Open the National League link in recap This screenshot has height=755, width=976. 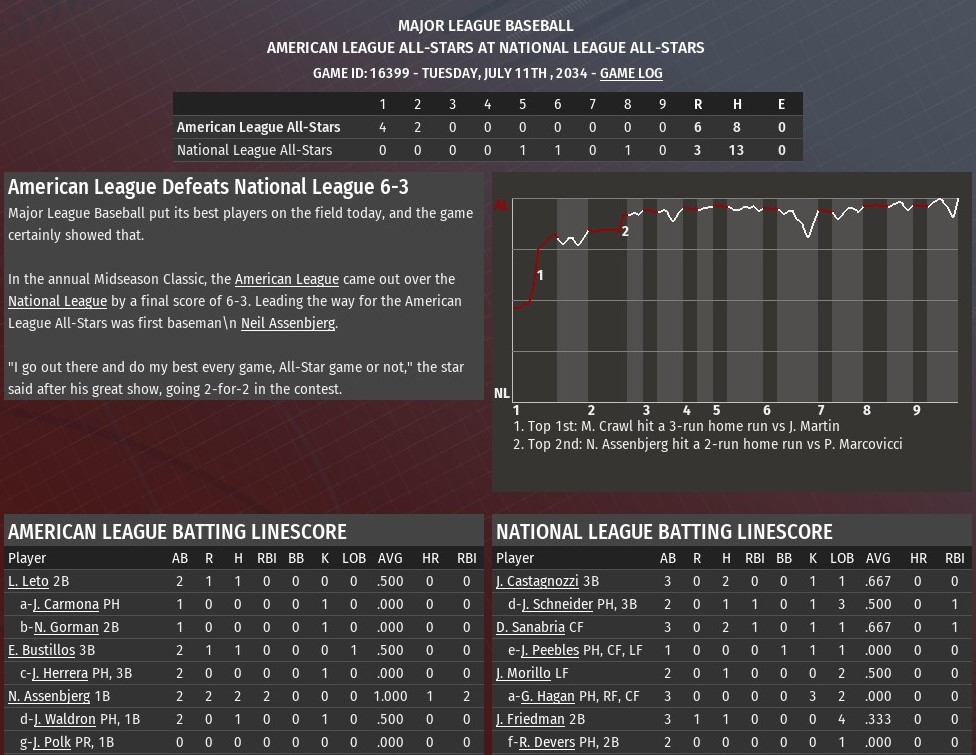pyautogui.click(x=57, y=301)
